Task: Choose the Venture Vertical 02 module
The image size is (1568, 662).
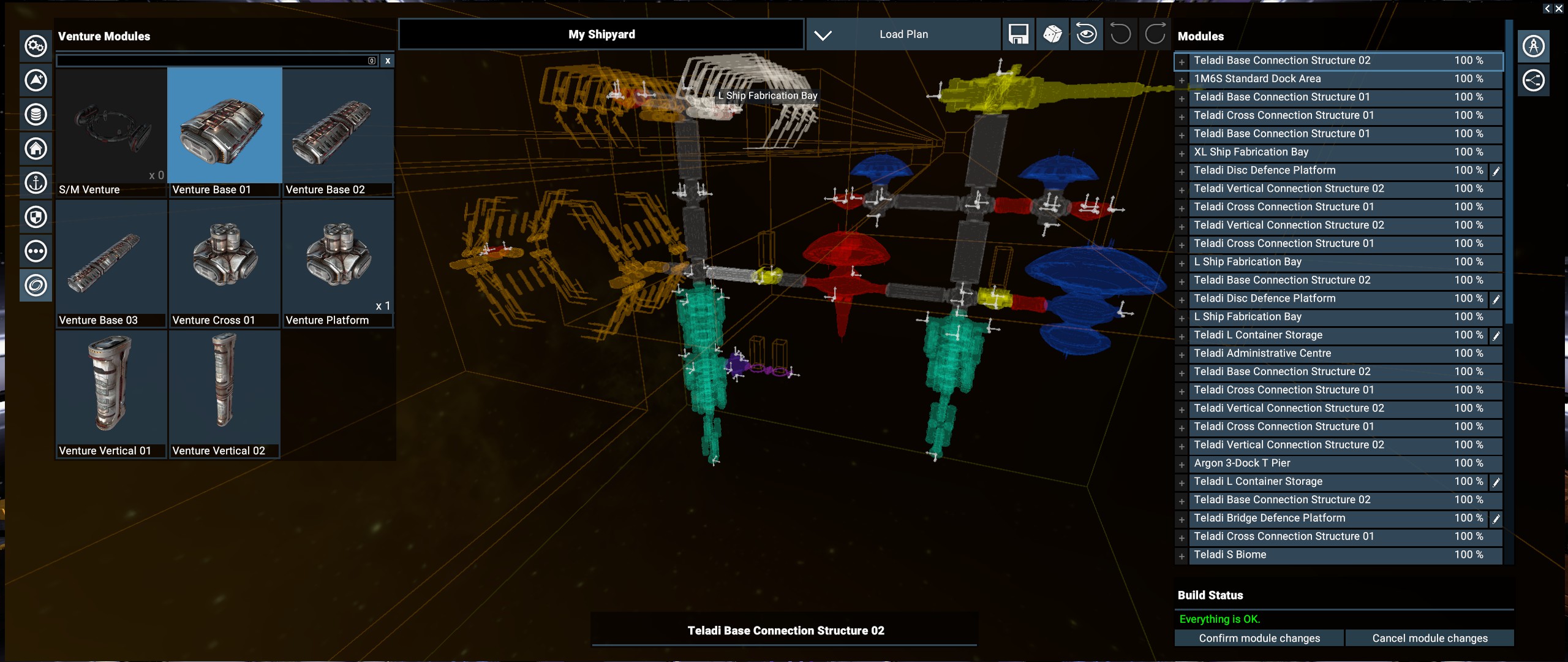Action: [224, 393]
